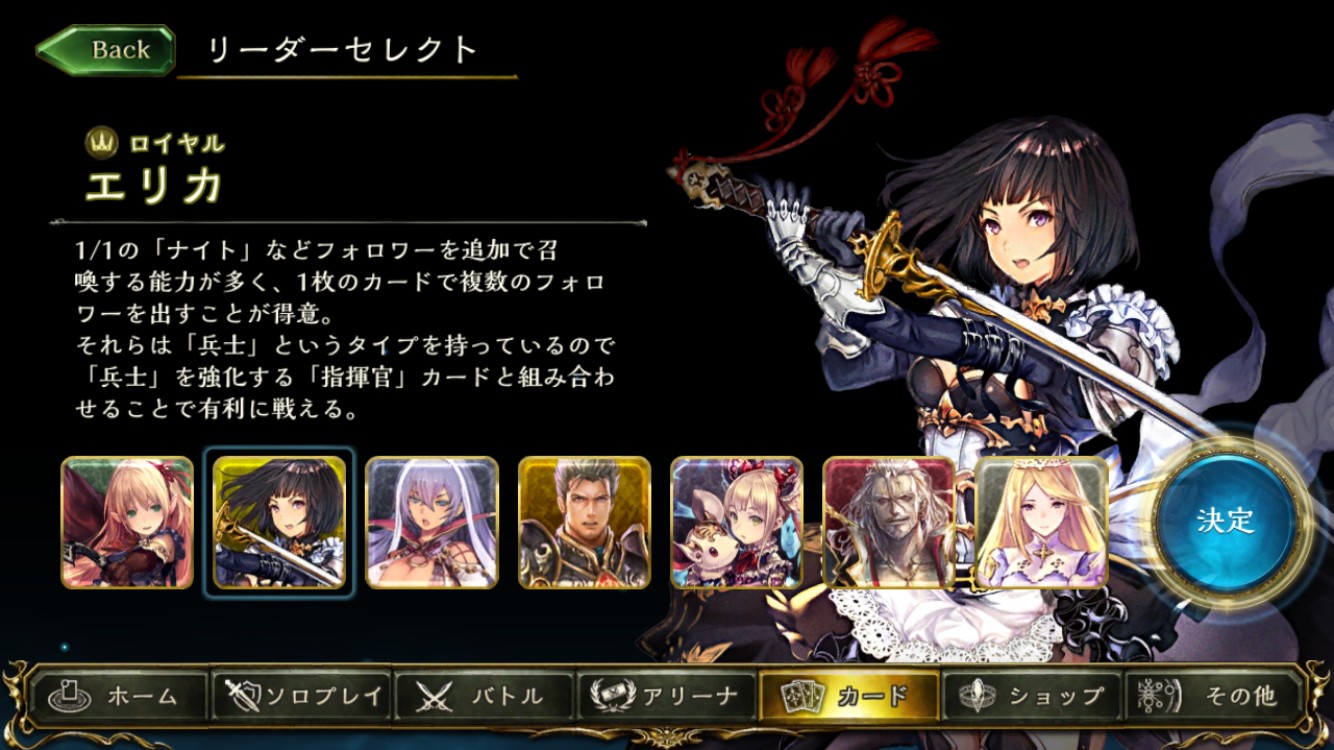Viewport: 1334px width, 750px height.
Task: Choose the black-haired swordswoman Erika portrait
Action: coord(279,522)
